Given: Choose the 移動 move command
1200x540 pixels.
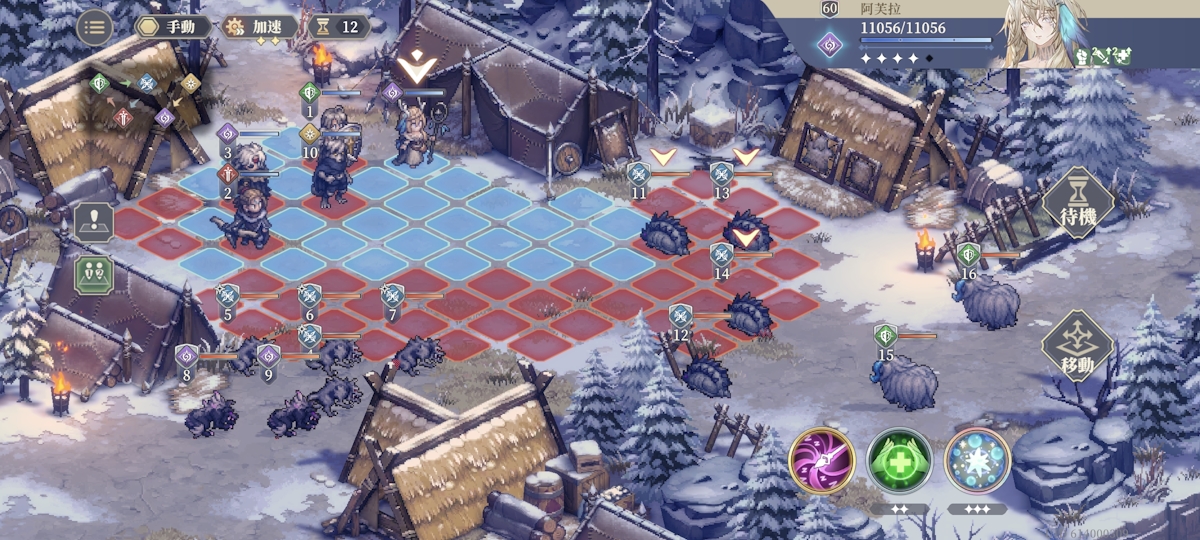Looking at the screenshot, I should coord(1077,346).
